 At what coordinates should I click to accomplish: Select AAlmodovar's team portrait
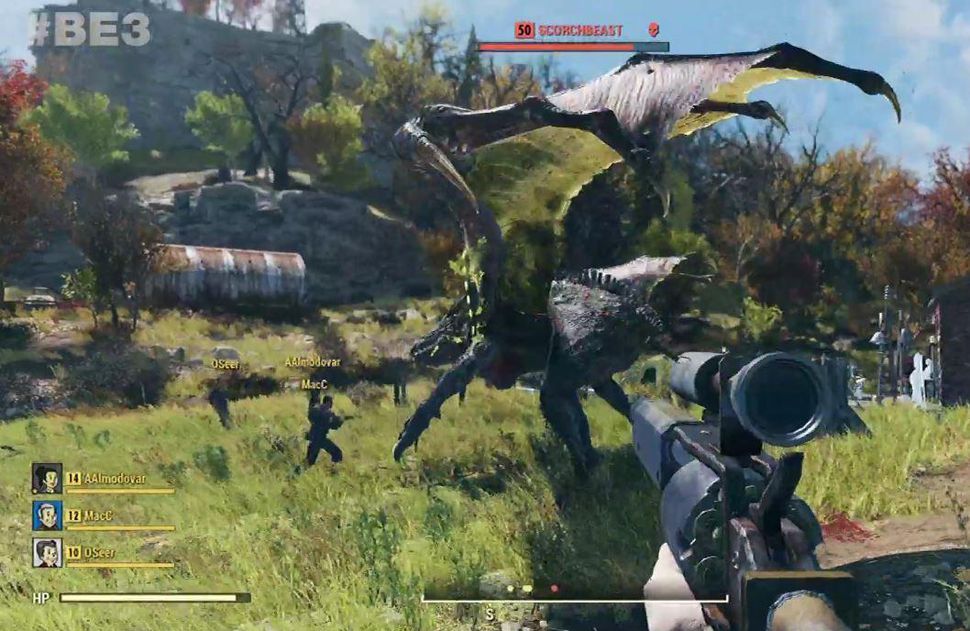coord(47,478)
